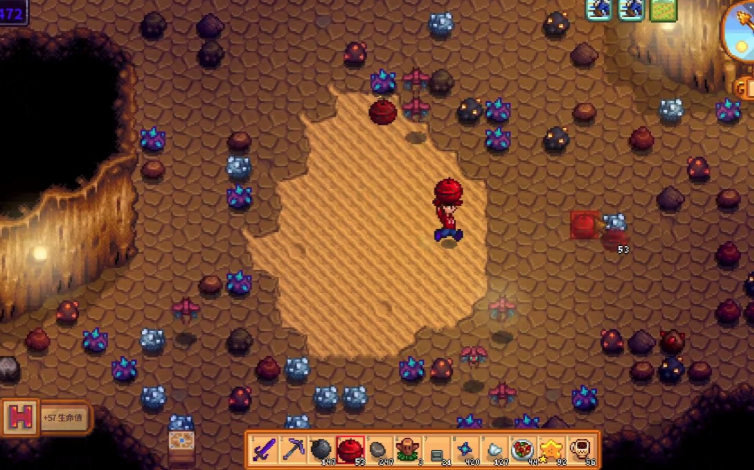Select the monkey-face totem item
754x470 pixels.
[x=408, y=449]
